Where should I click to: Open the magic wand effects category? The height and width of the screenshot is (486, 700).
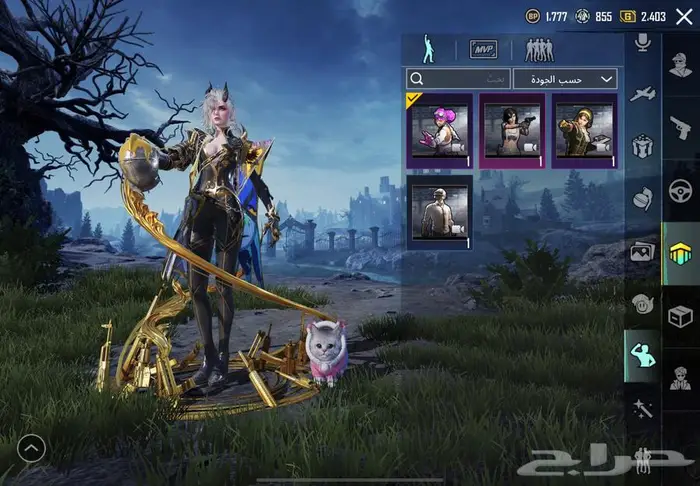643,406
